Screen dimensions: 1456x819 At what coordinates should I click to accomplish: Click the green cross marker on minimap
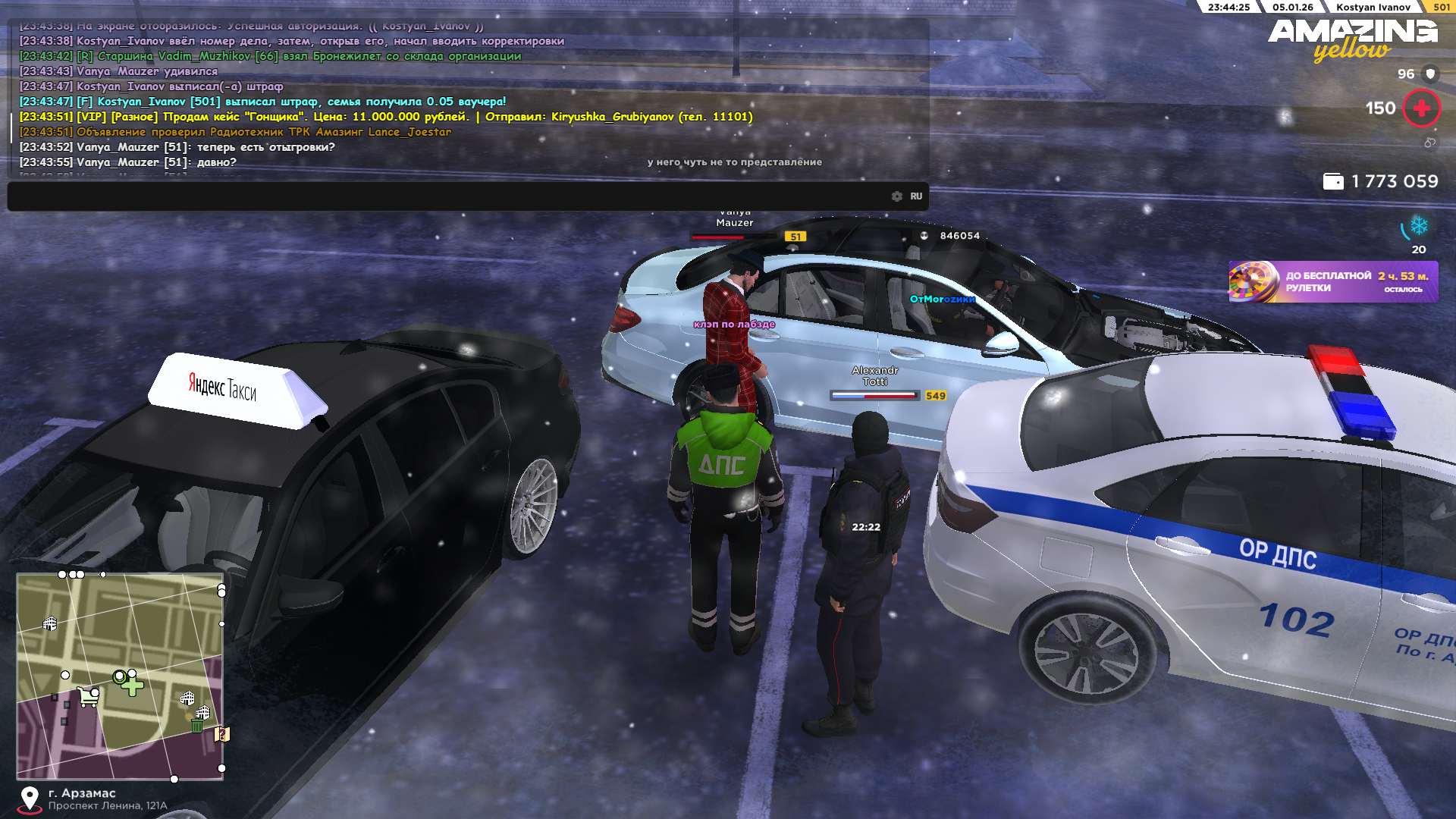tap(132, 687)
